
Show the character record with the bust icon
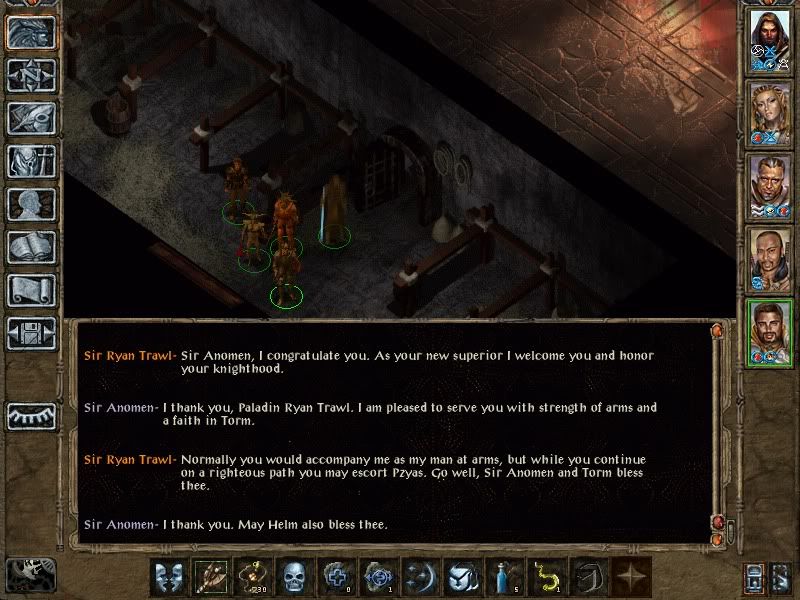tap(31, 204)
